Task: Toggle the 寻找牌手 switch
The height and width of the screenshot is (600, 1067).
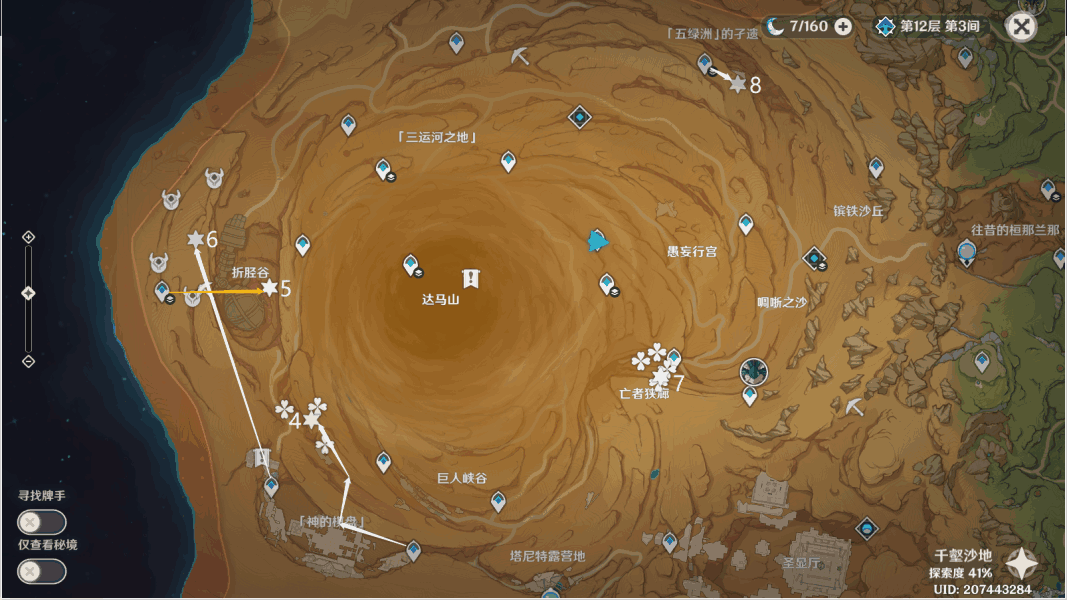Action: tap(41, 522)
